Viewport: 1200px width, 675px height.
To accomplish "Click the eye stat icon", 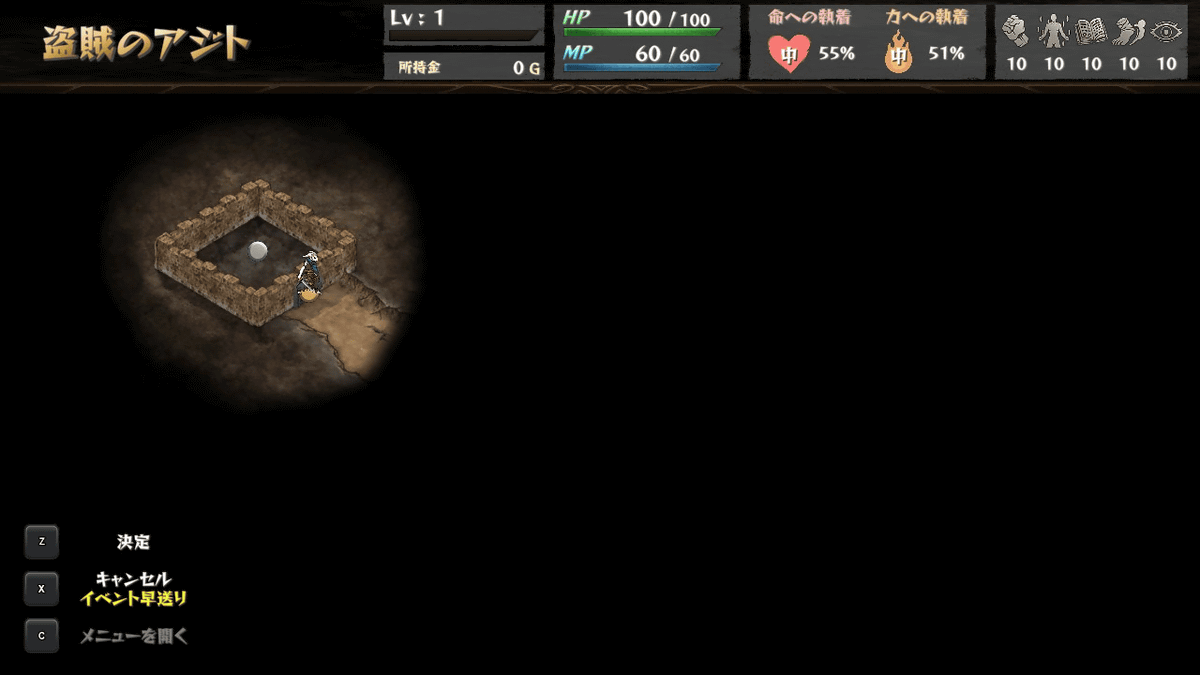I will coord(1166,33).
